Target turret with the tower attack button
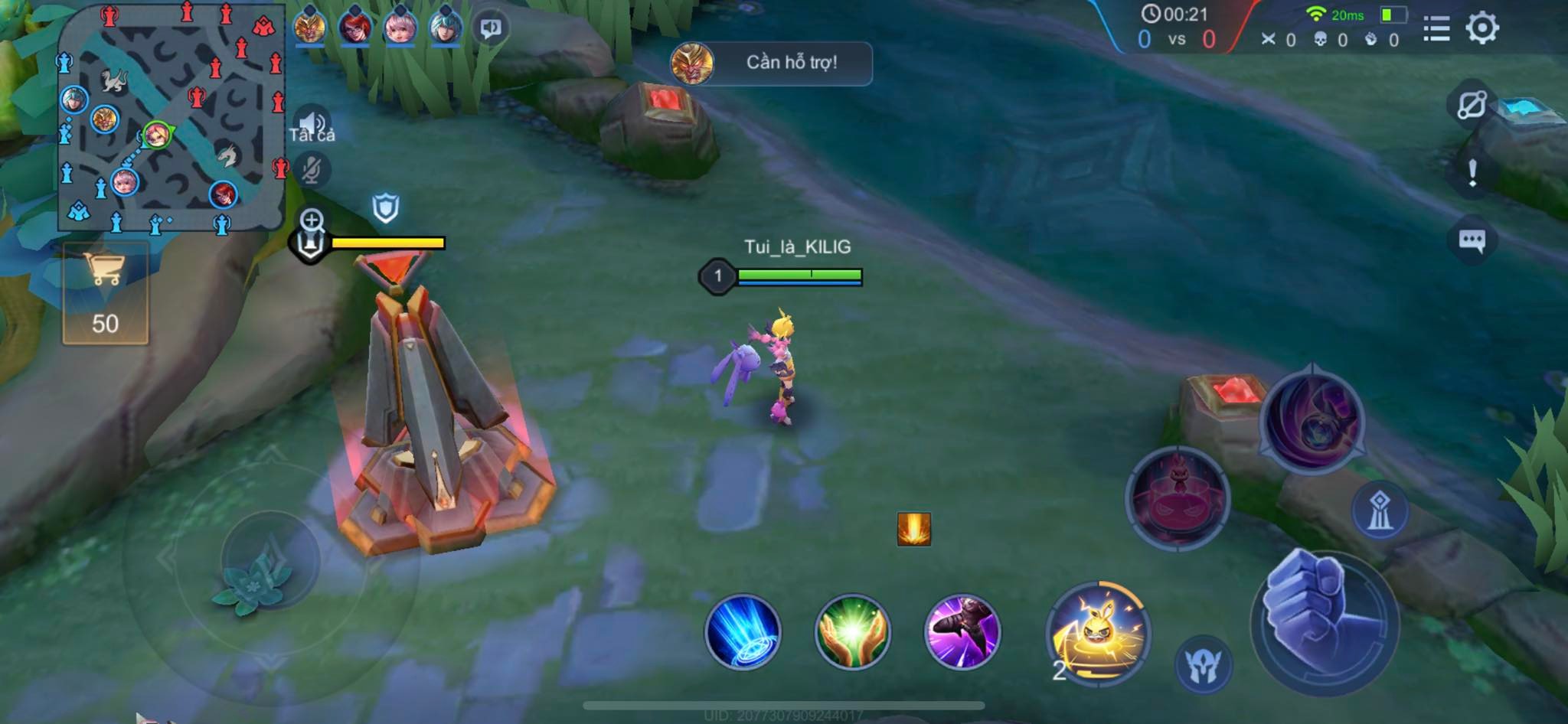The height and width of the screenshot is (724, 1568). 1380,510
